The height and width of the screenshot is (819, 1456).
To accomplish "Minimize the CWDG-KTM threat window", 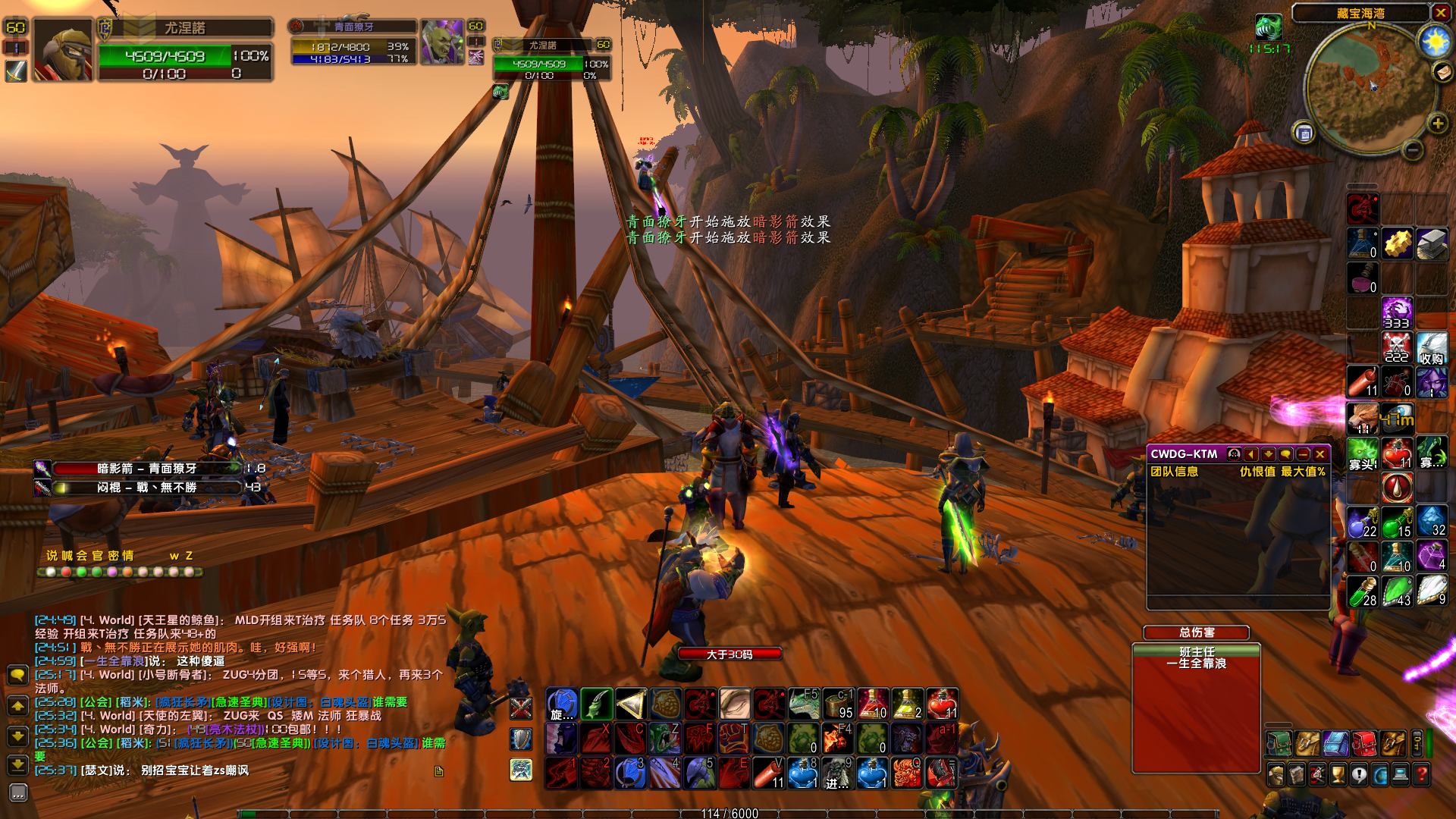I will point(1304,454).
